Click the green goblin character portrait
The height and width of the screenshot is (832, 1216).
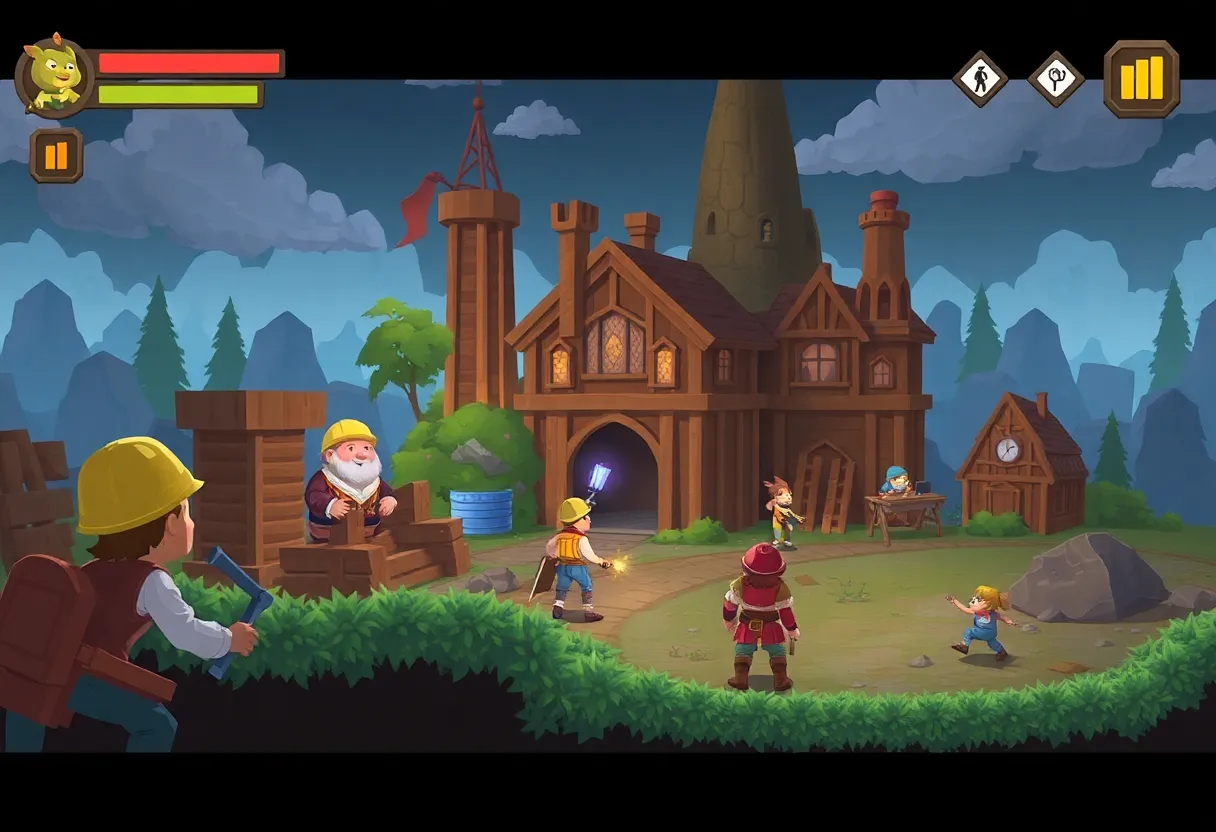pyautogui.click(x=54, y=76)
